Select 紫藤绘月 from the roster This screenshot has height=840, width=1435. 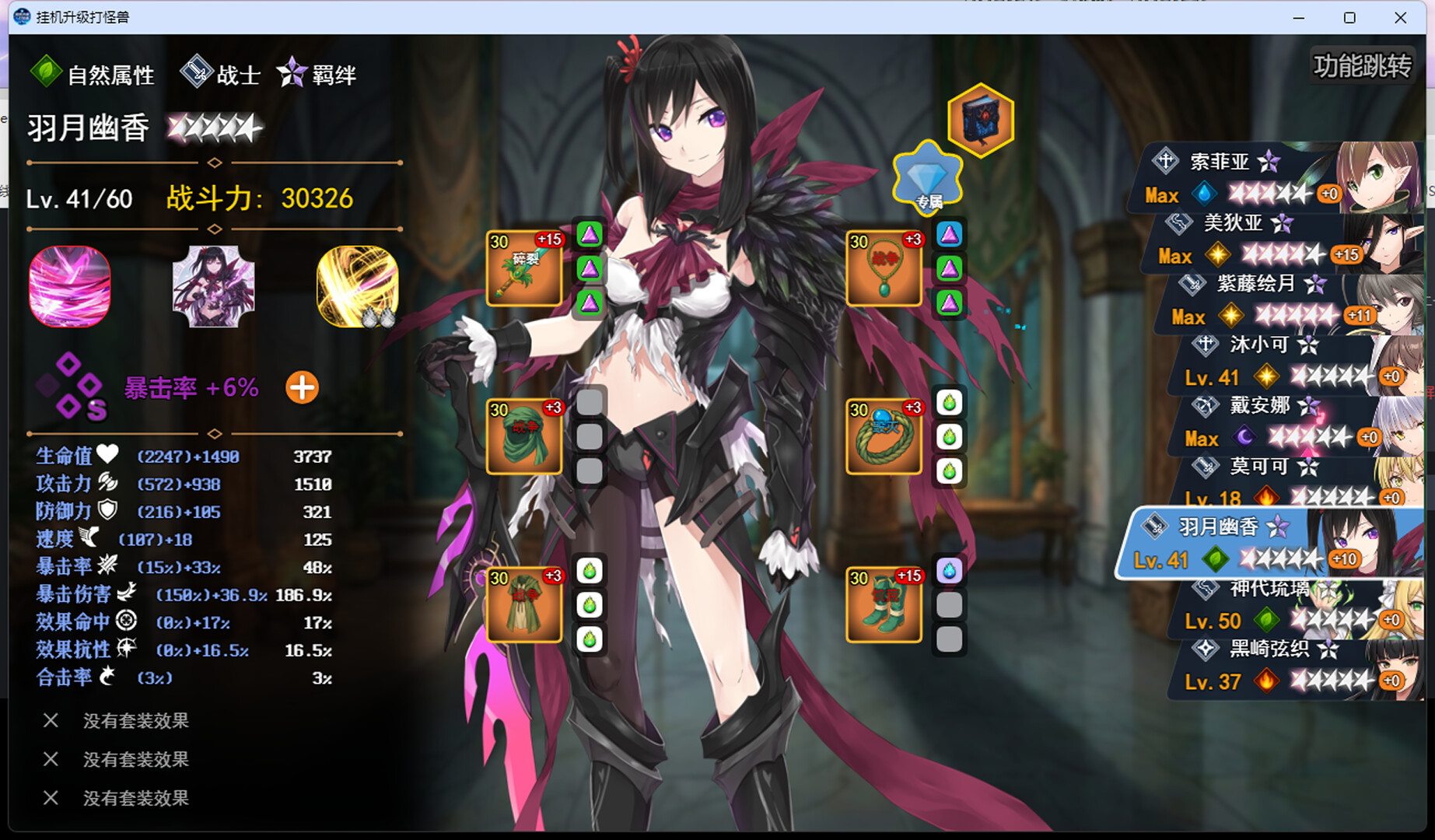(x=1291, y=299)
